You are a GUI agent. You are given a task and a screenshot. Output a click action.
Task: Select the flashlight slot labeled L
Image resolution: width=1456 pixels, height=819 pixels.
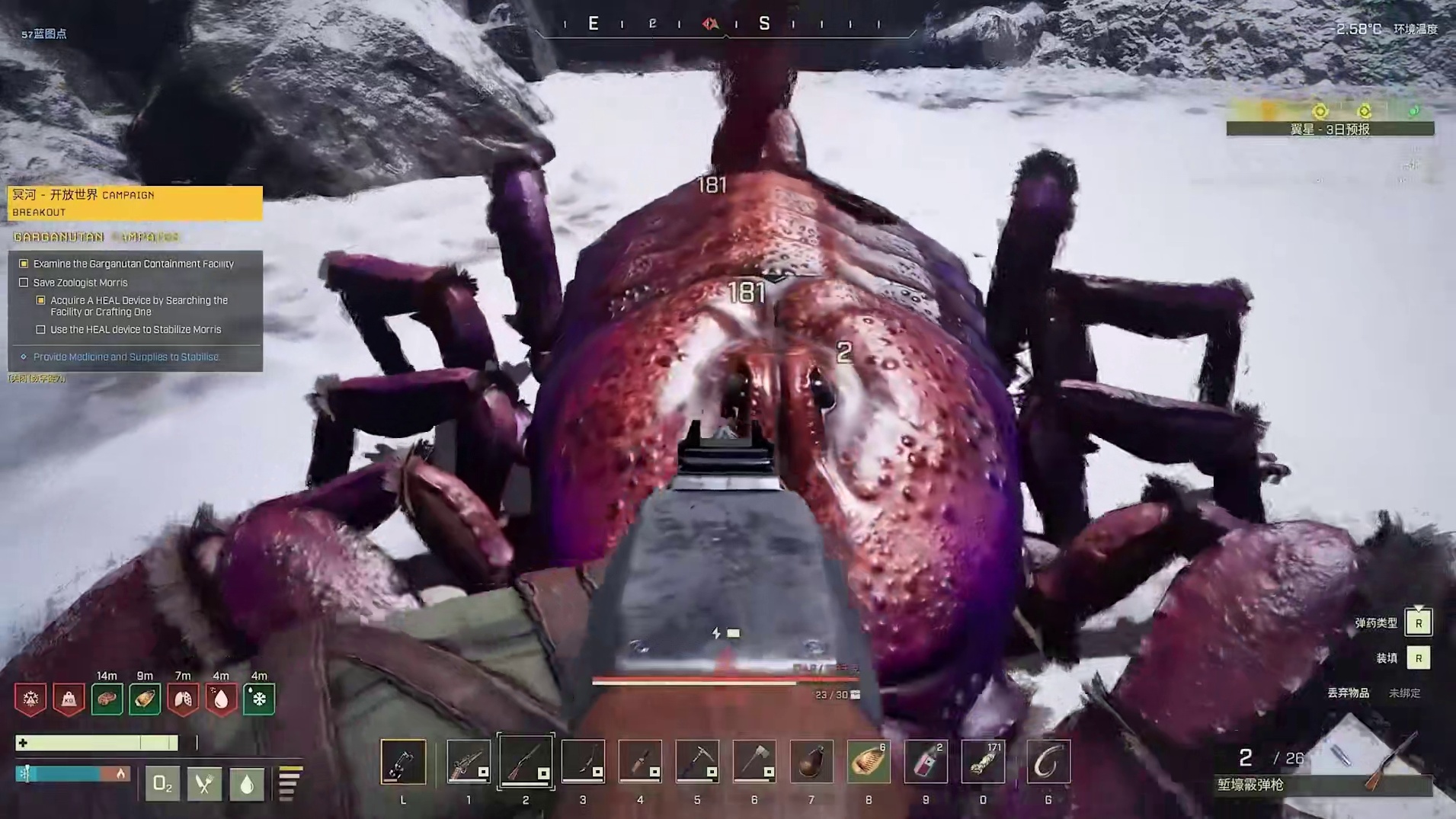(x=403, y=761)
